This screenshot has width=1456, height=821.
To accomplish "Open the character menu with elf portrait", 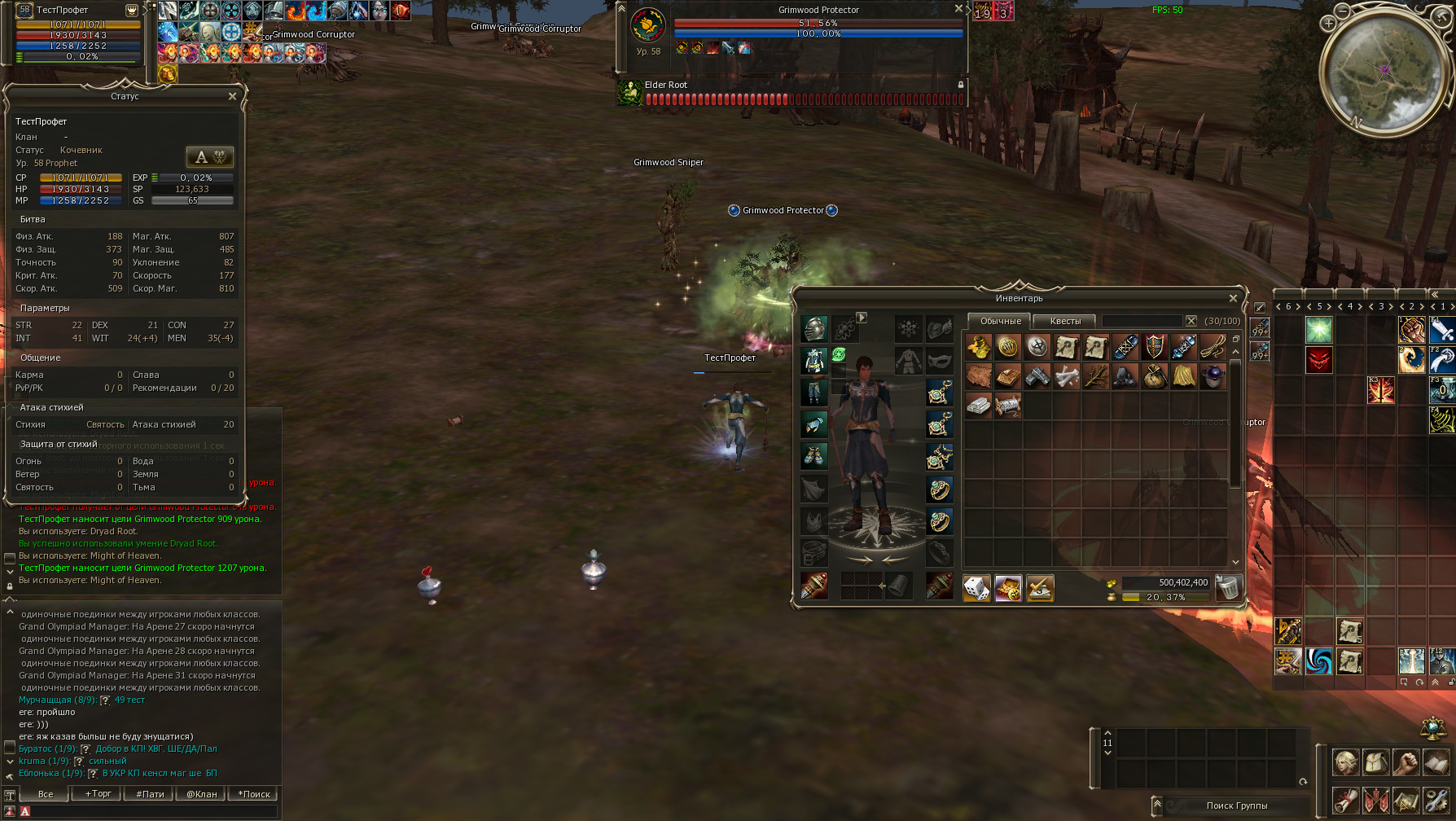I will pyautogui.click(x=1345, y=762).
